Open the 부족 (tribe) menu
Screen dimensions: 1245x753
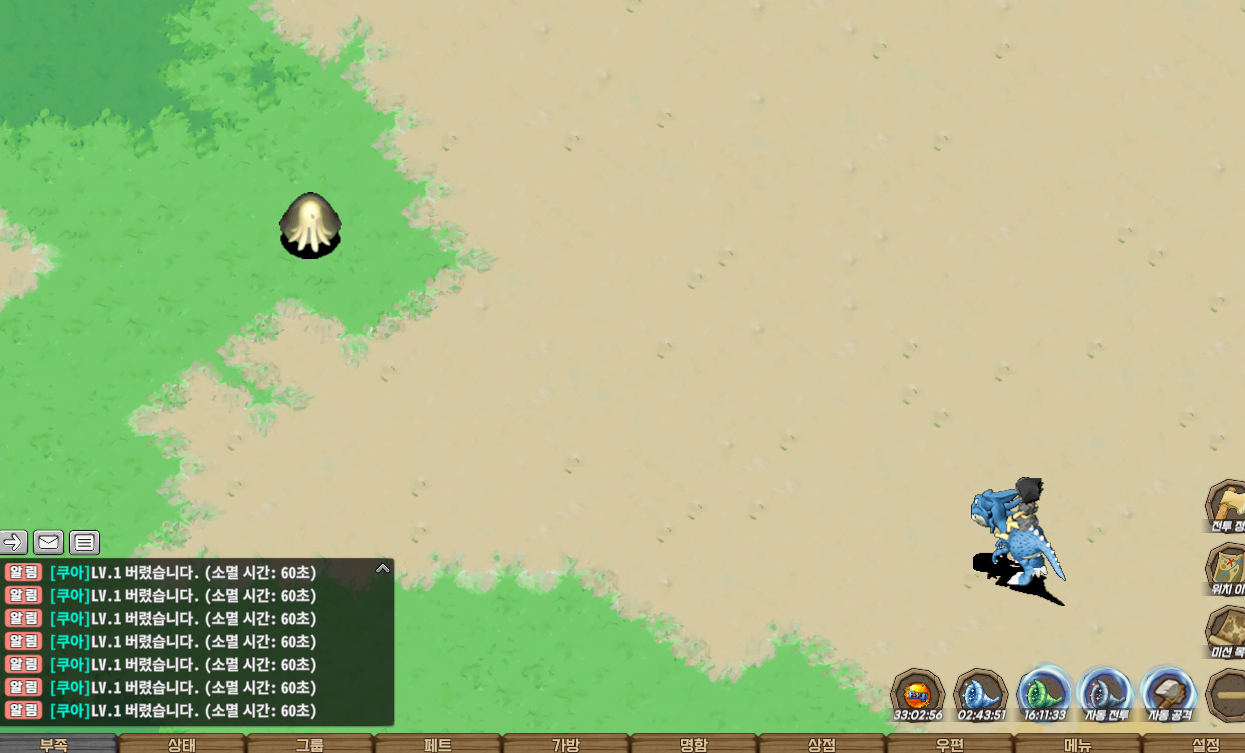click(x=55, y=744)
